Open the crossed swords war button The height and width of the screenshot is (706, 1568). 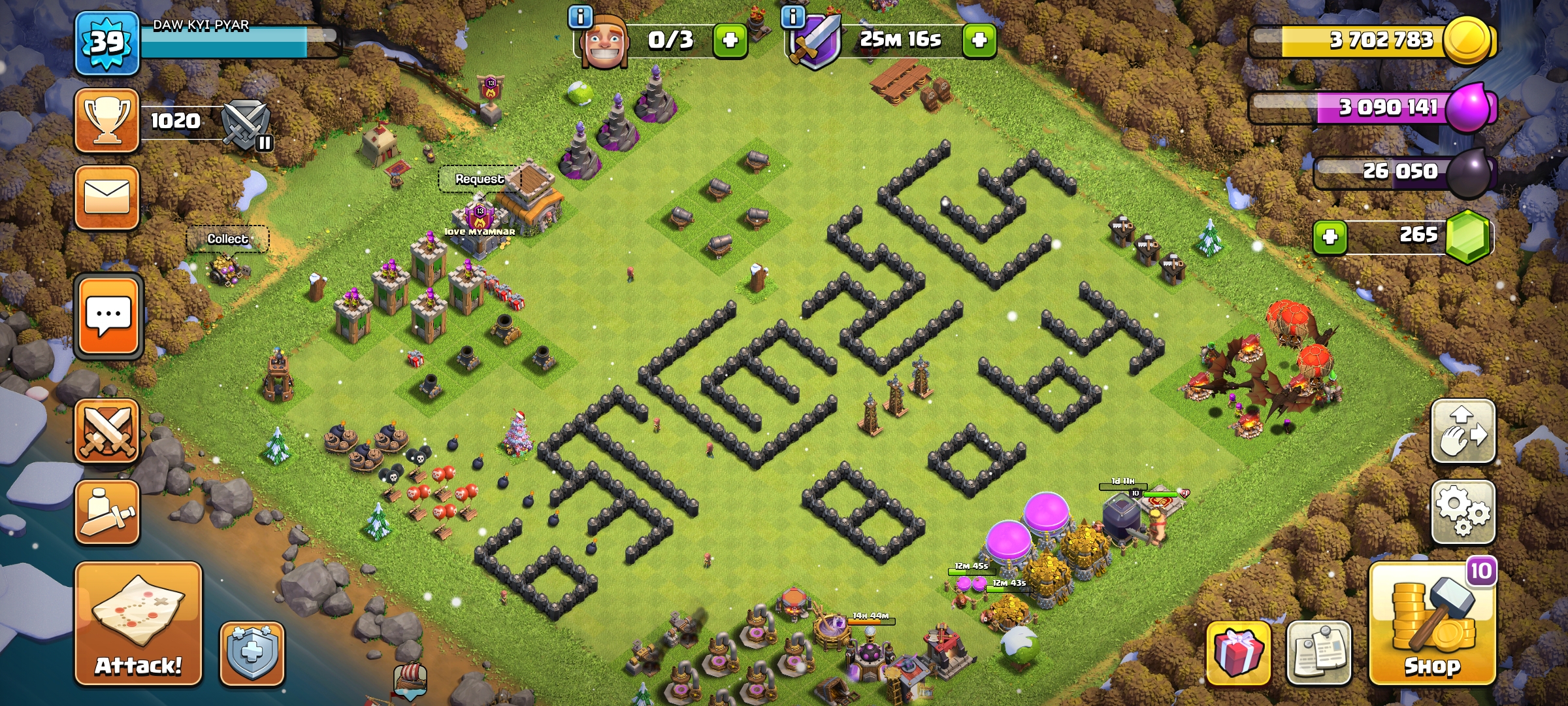(107, 431)
